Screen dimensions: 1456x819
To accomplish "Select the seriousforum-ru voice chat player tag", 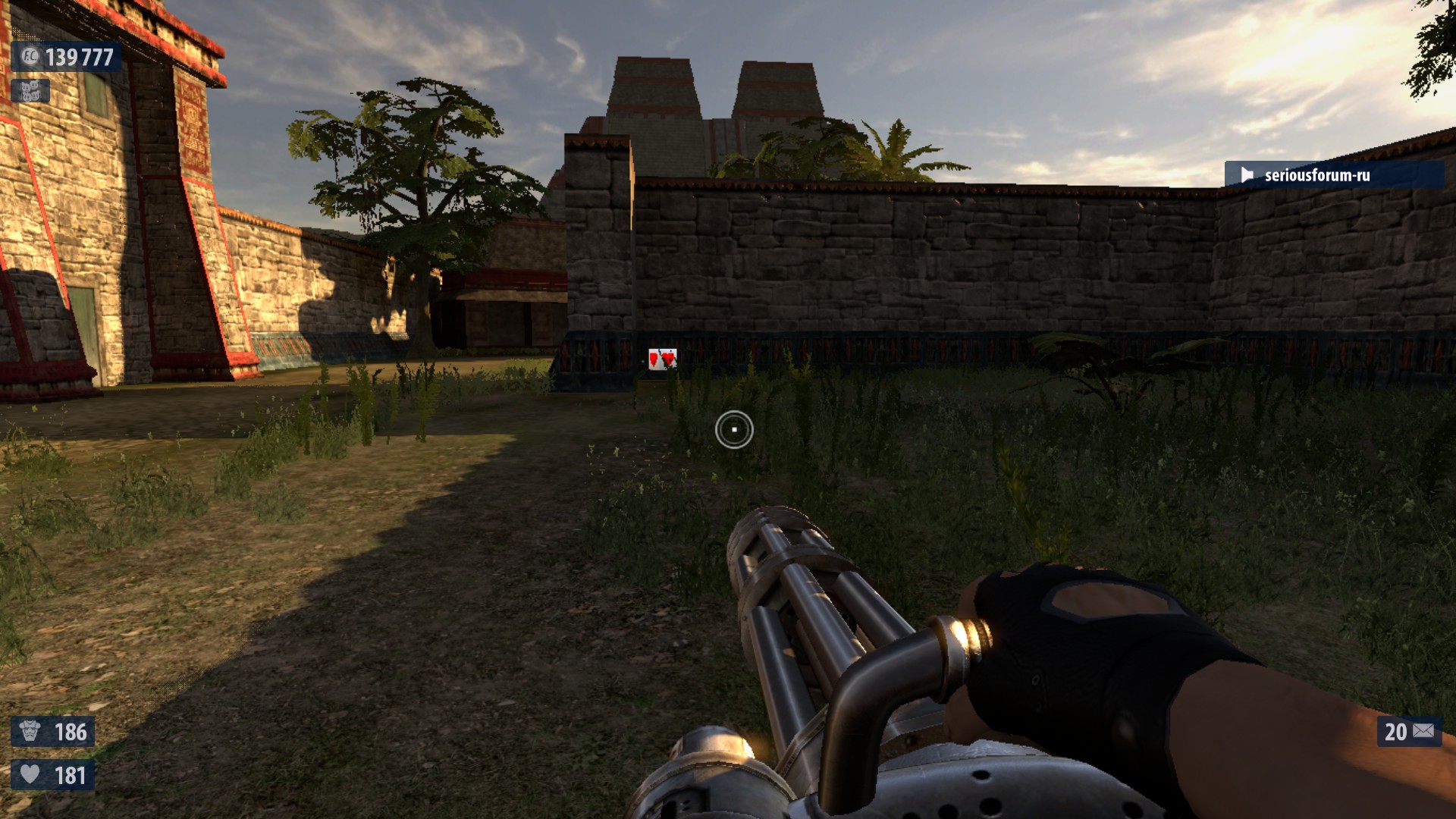I will (x=1333, y=175).
